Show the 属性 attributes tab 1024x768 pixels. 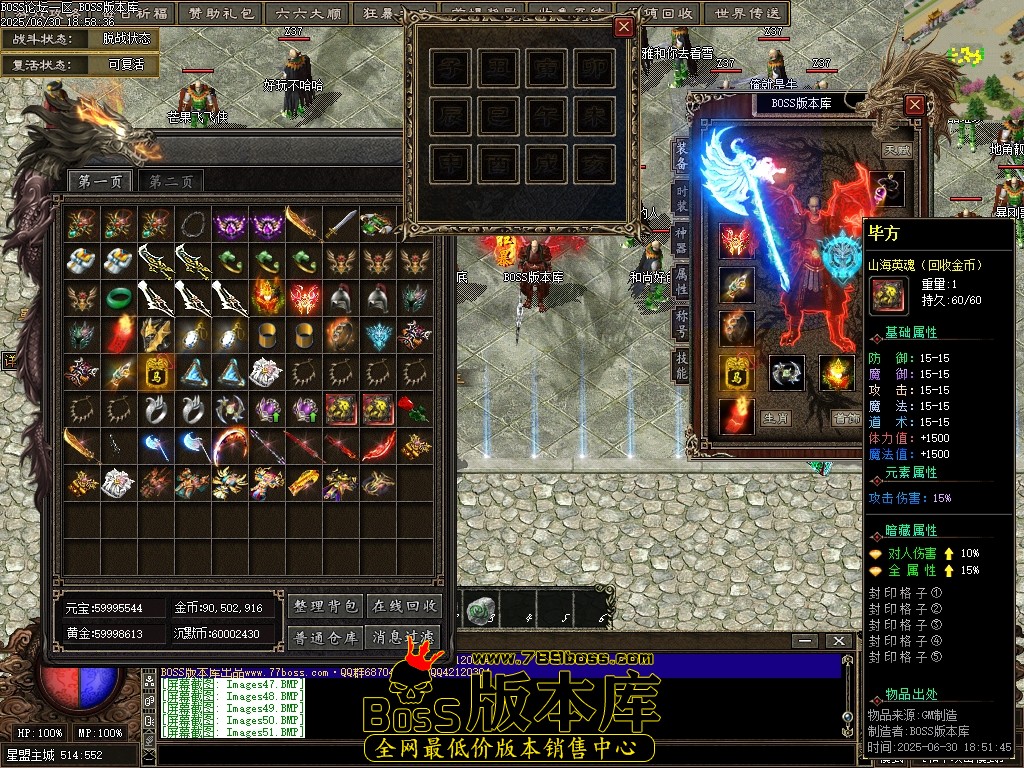[681, 282]
